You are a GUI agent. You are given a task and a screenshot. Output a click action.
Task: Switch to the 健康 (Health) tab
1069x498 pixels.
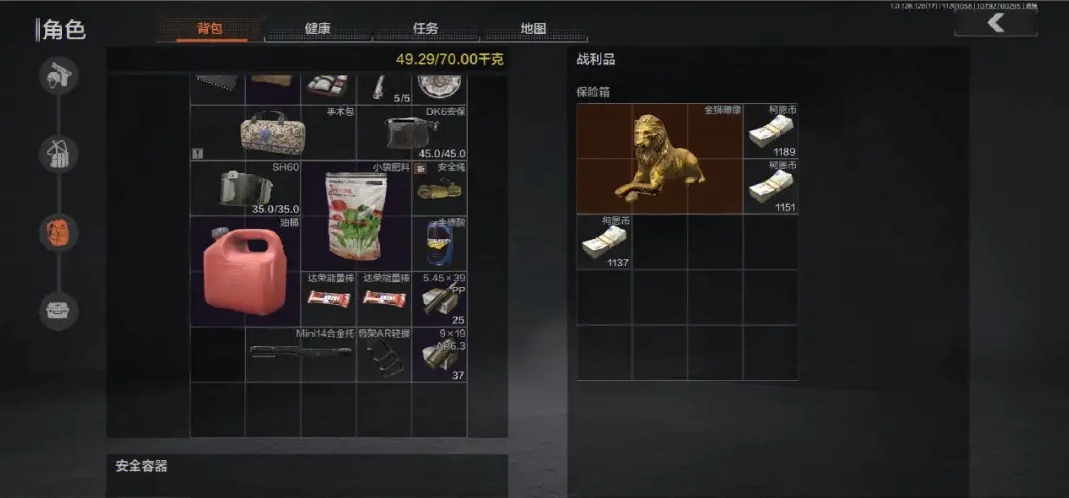pyautogui.click(x=317, y=29)
